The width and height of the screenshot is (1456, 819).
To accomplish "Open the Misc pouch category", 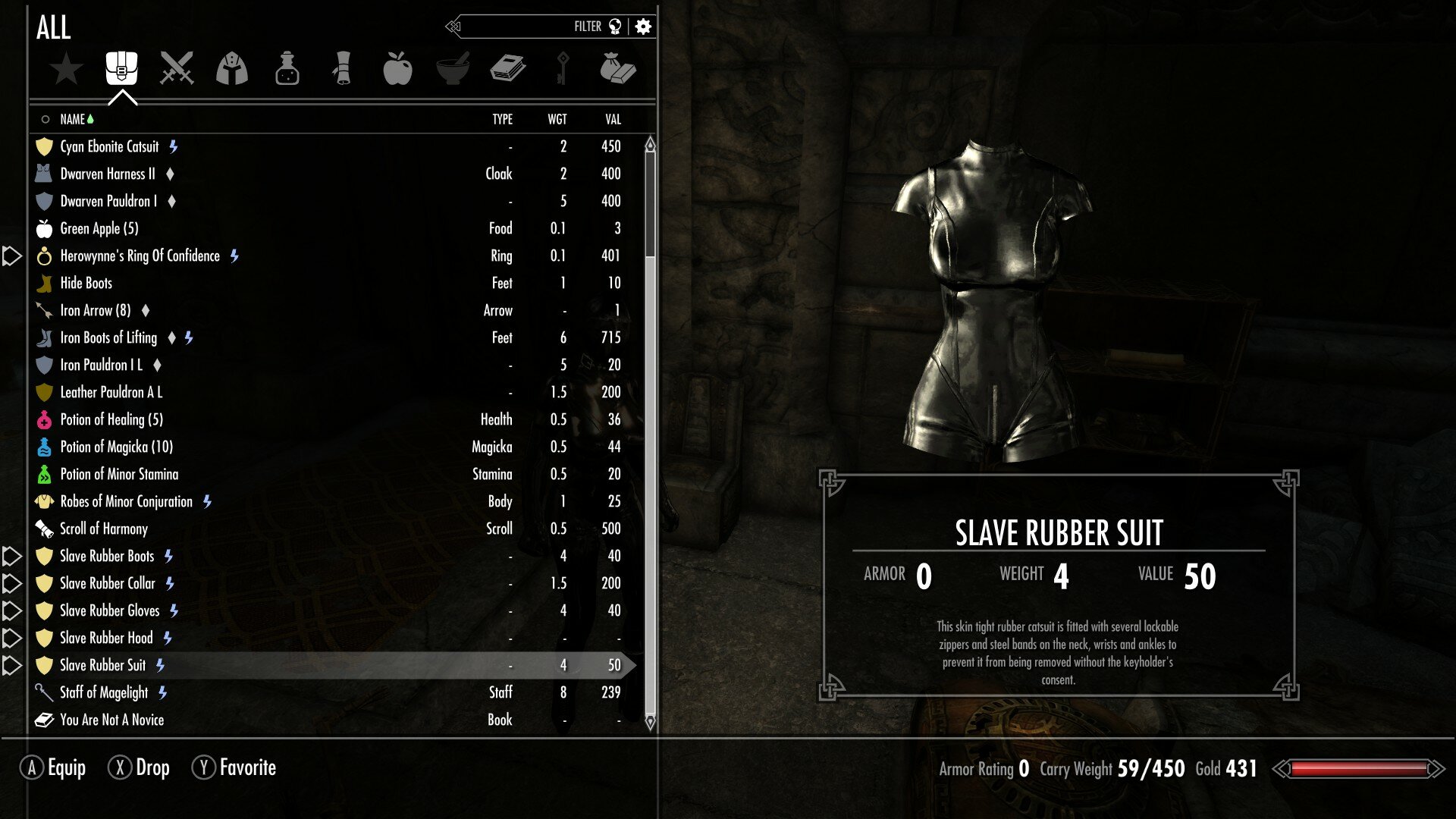I will coord(617,68).
